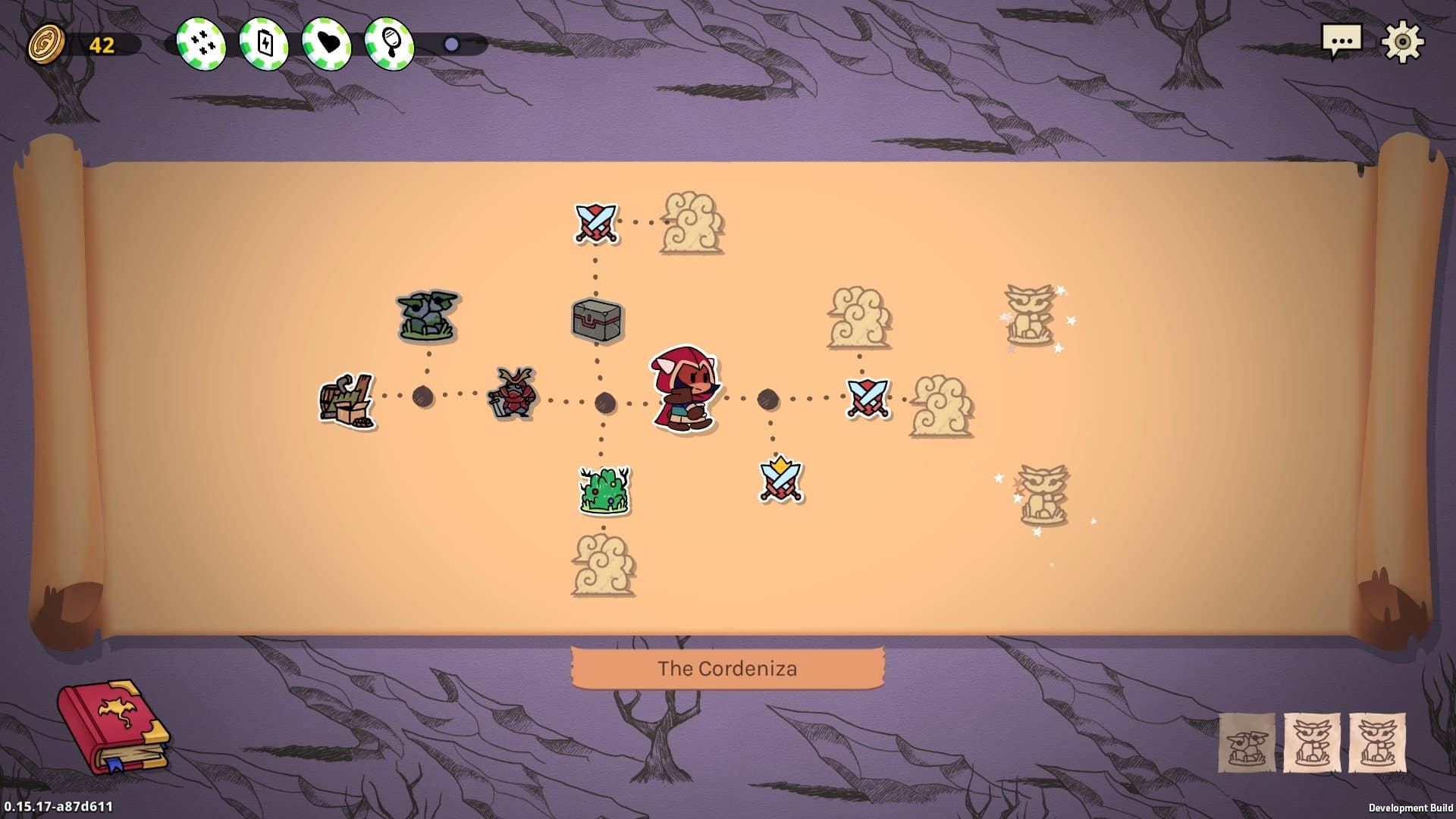The height and width of the screenshot is (819, 1456).
Task: Open the treasure chest node above the player
Action: [595, 318]
